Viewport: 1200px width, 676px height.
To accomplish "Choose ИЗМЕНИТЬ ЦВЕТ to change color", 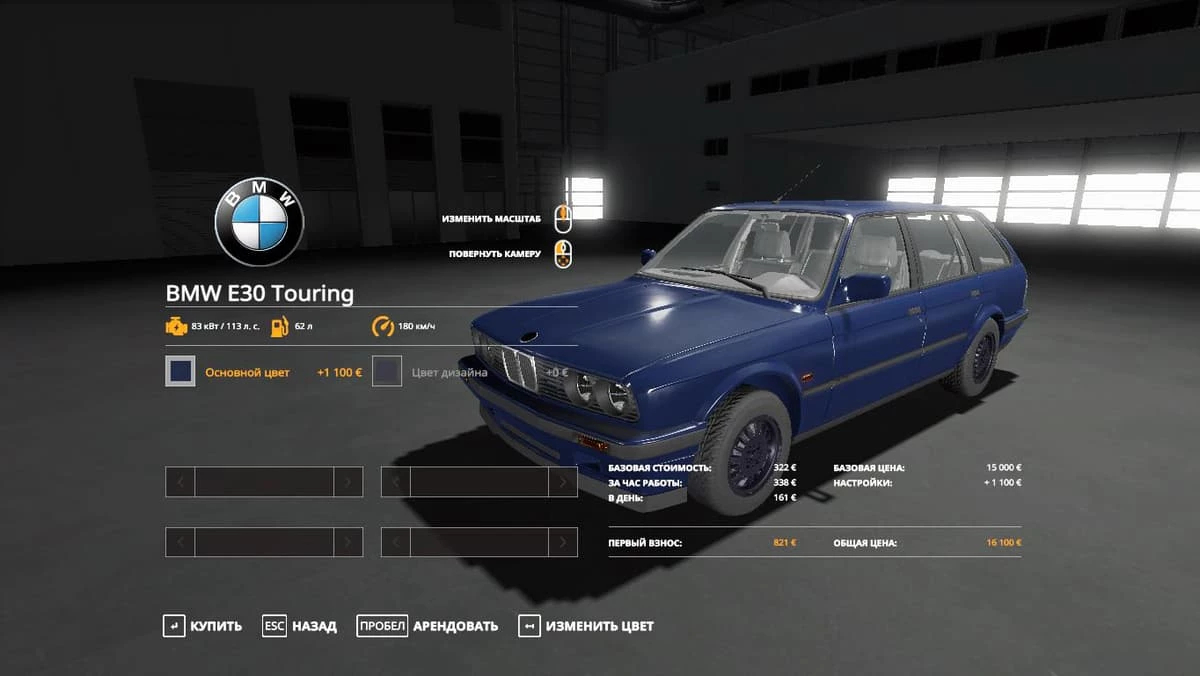I will point(586,626).
